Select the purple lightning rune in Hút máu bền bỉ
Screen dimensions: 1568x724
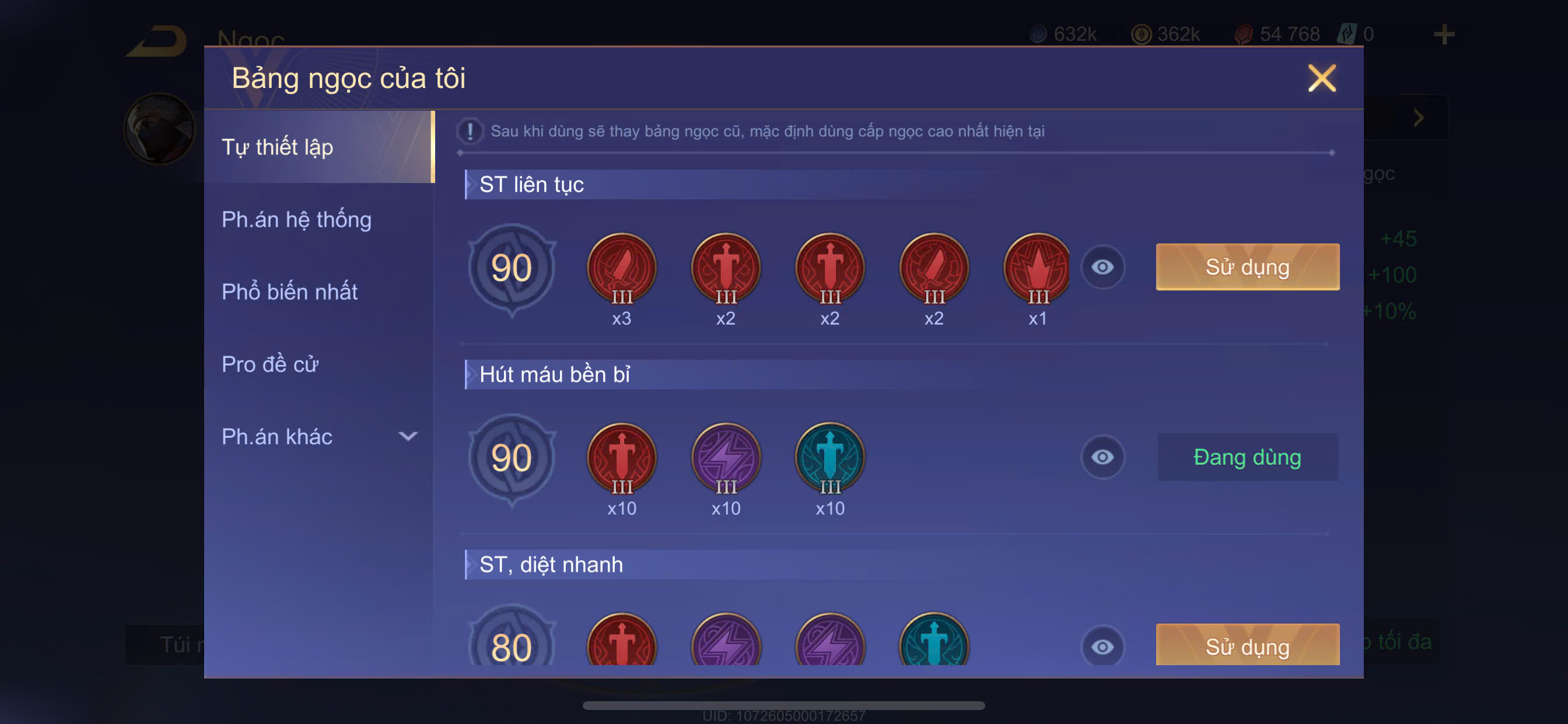[x=726, y=458]
